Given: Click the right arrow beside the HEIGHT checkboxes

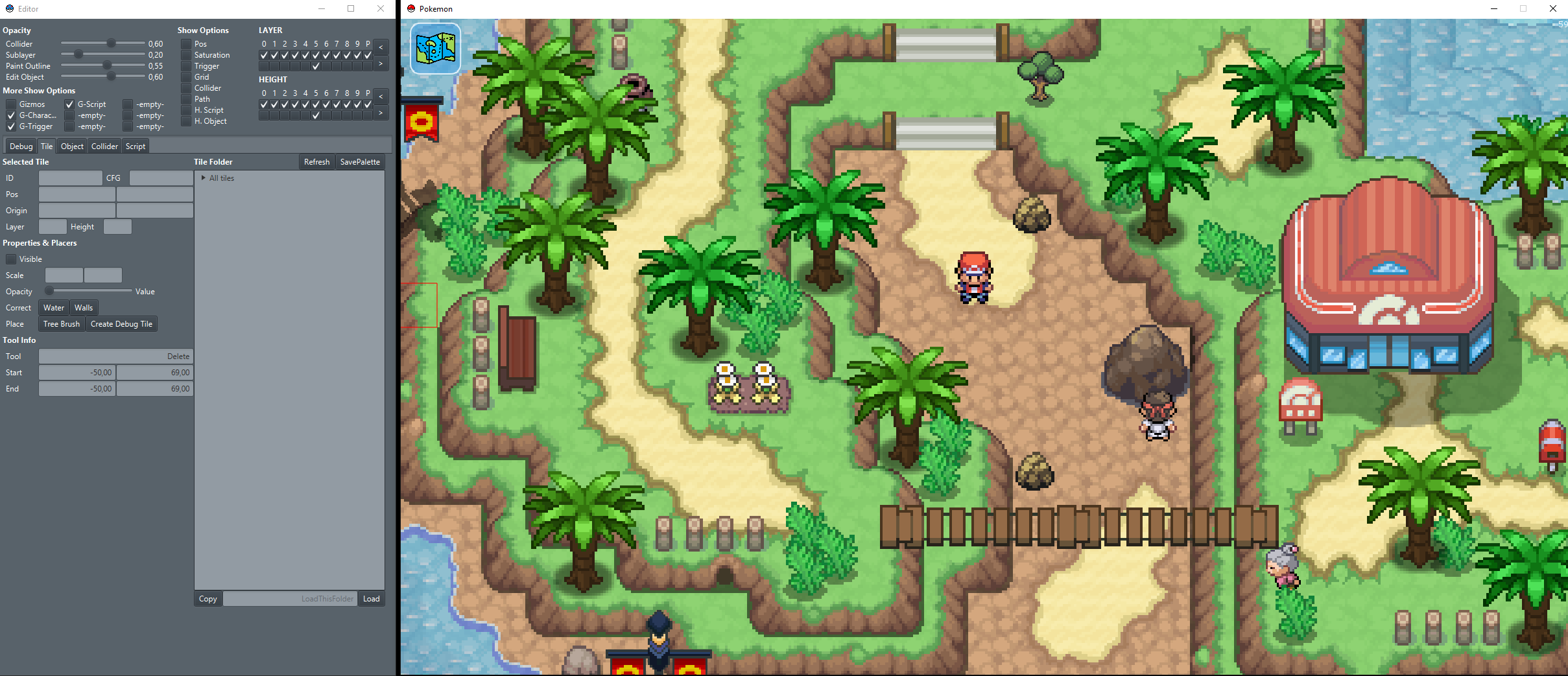Looking at the screenshot, I should pos(381,113).
